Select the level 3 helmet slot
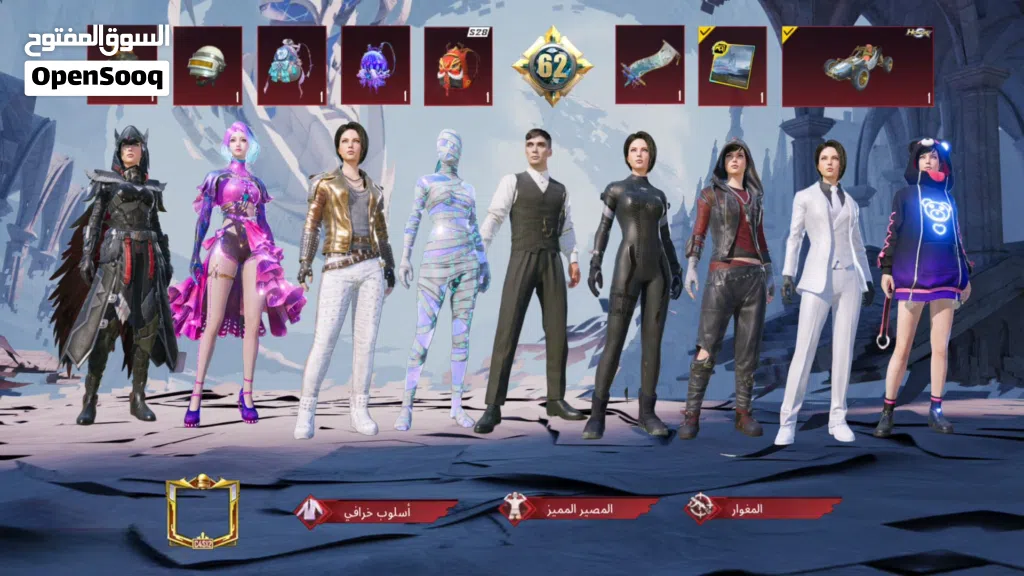The image size is (1024, 576). pyautogui.click(x=207, y=65)
